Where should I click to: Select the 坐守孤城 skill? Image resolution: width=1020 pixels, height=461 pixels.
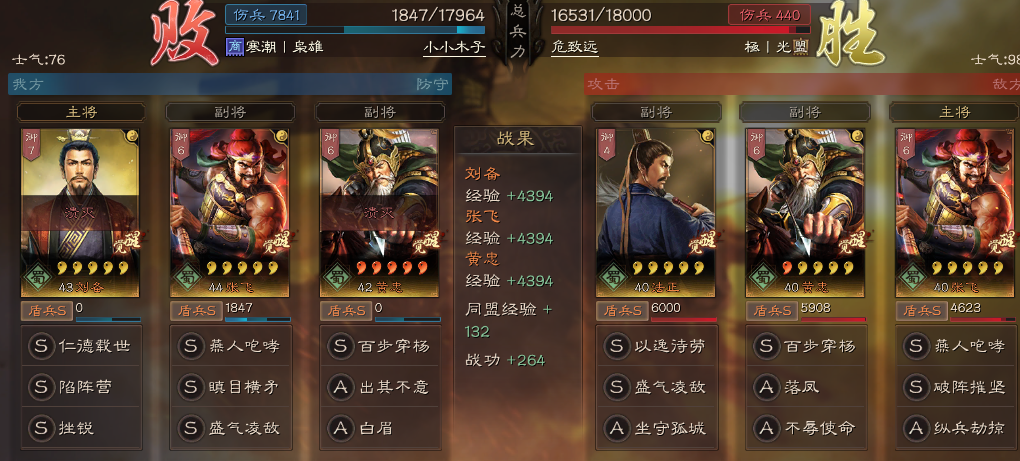[657, 427]
